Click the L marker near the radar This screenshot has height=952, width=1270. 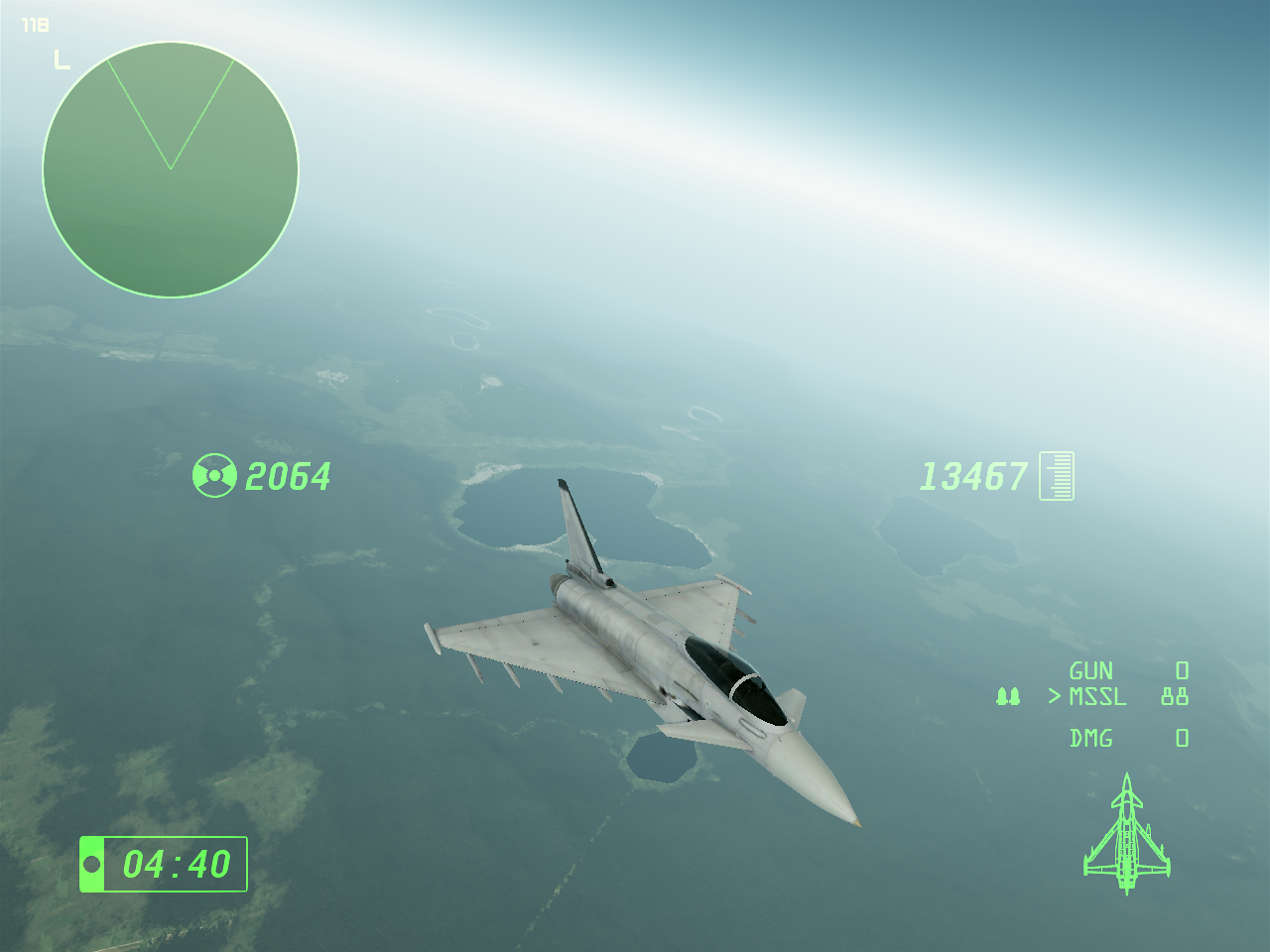click(62, 59)
